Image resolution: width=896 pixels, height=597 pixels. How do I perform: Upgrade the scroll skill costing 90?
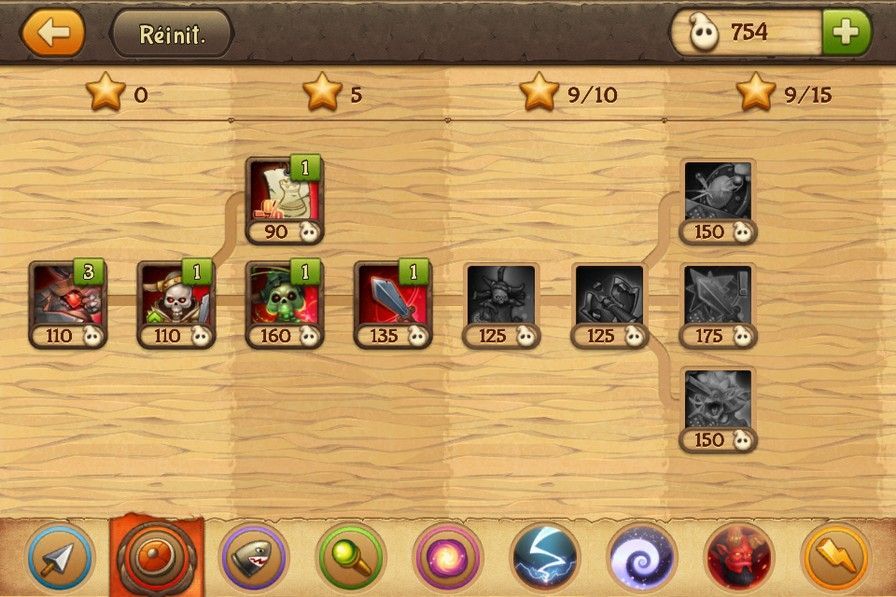281,193
